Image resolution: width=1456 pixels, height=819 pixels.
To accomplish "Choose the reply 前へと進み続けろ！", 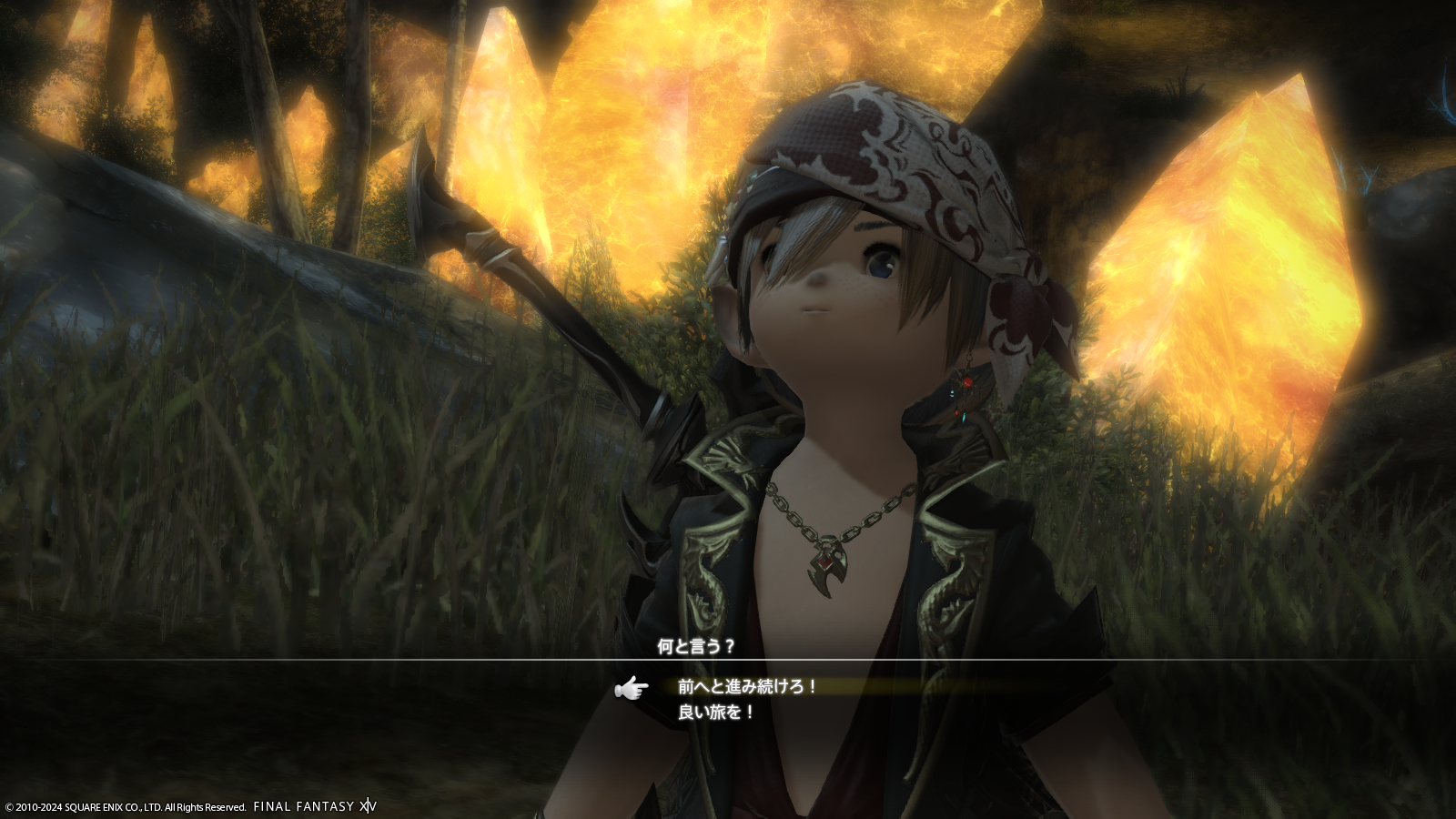I will 747,687.
